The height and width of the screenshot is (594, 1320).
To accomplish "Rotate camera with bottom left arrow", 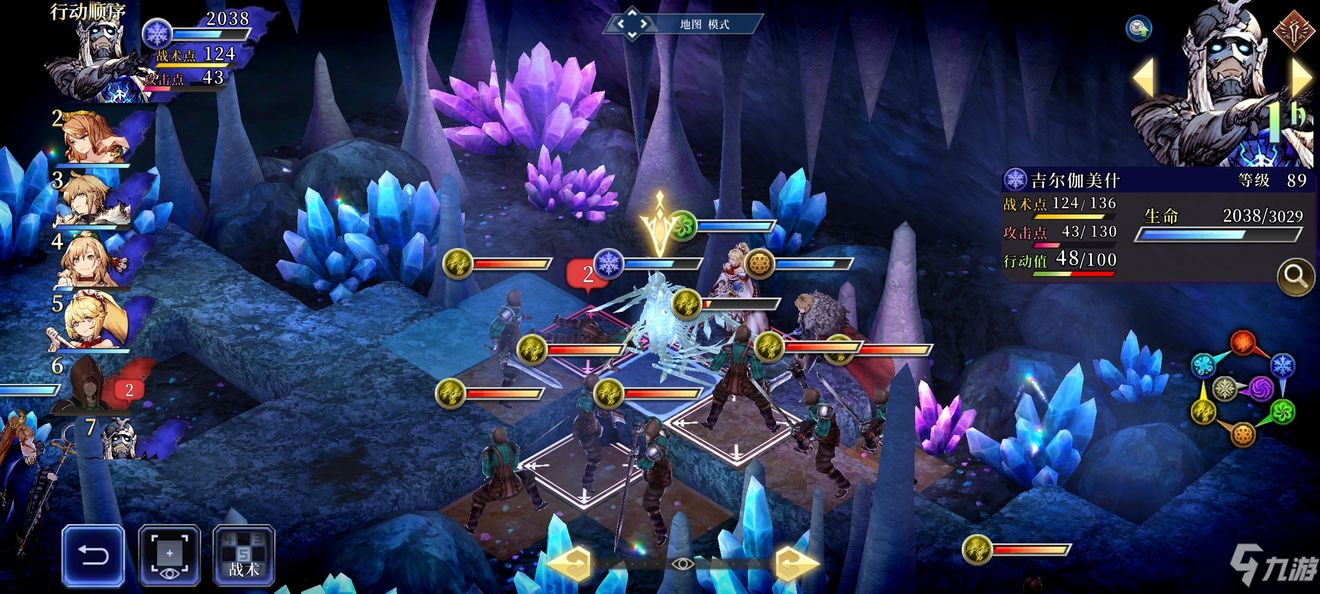I will [x=568, y=565].
